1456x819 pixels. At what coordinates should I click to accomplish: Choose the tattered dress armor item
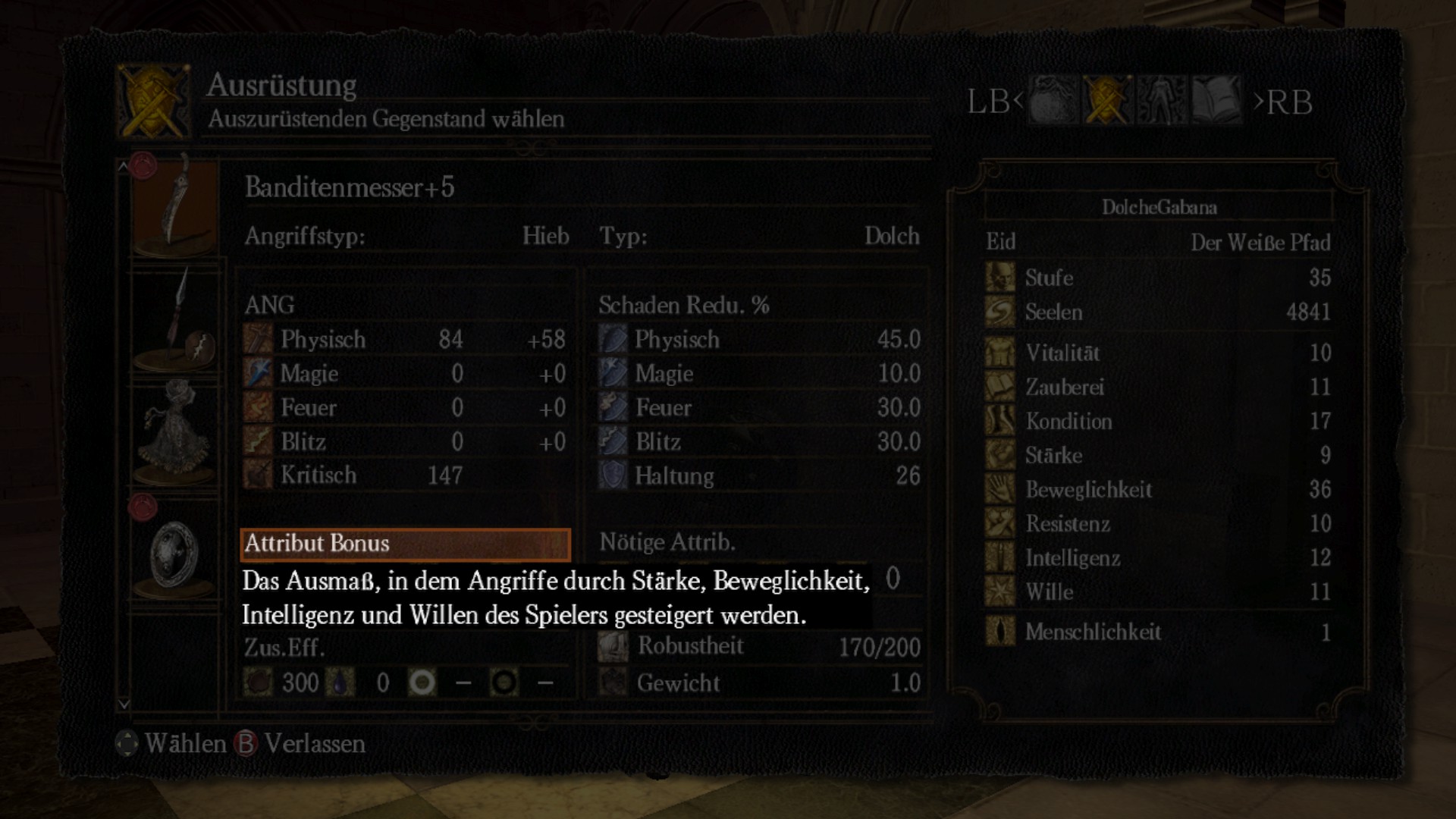point(176,432)
